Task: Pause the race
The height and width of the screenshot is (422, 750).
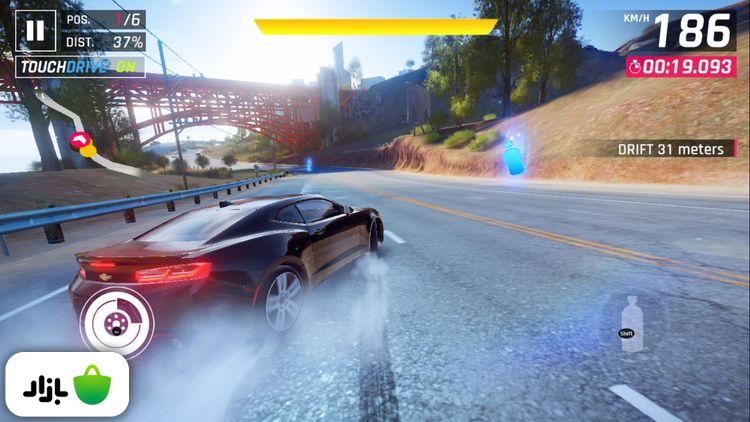Action: pos(36,30)
